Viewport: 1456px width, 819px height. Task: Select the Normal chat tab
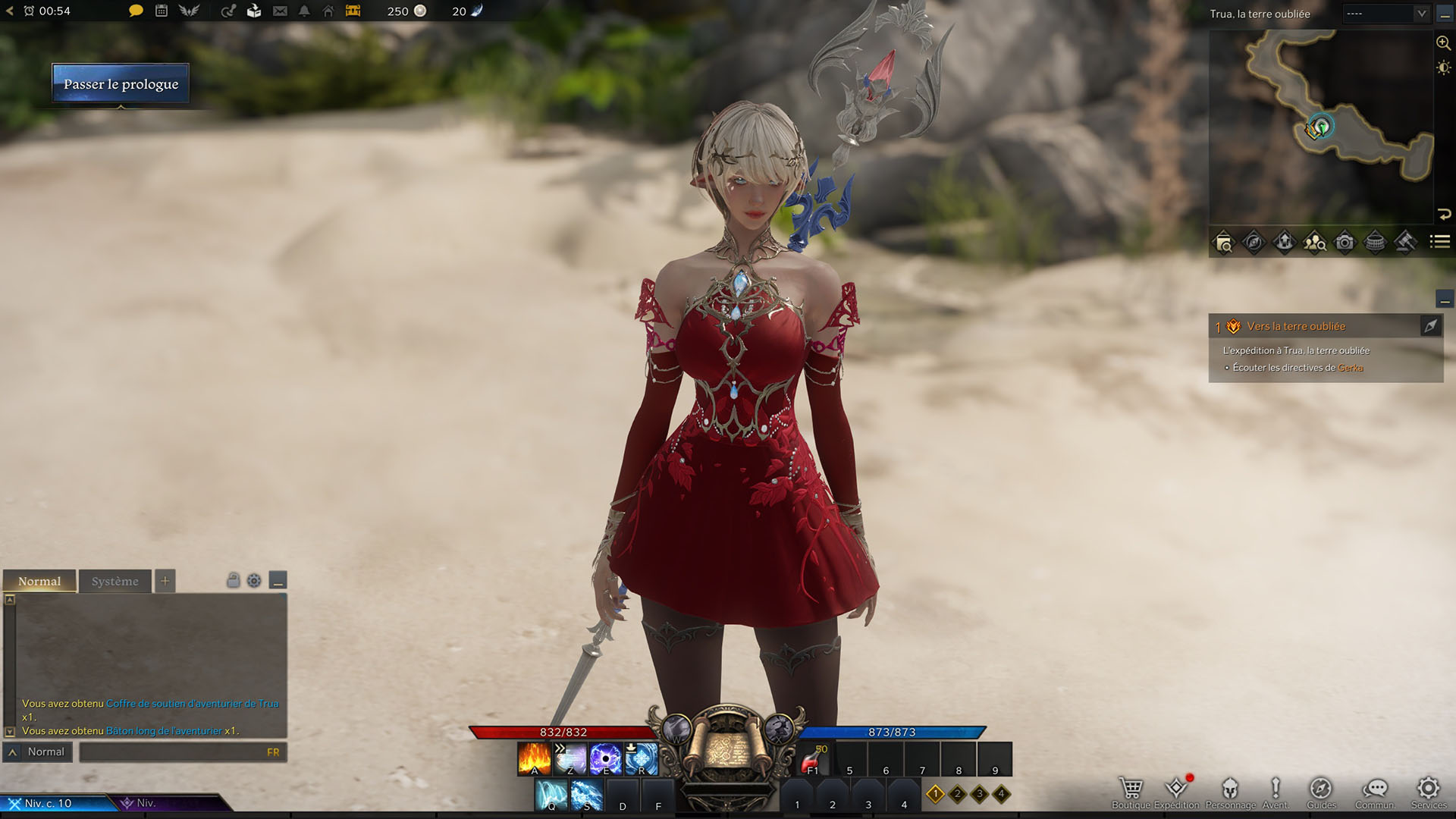(x=39, y=582)
